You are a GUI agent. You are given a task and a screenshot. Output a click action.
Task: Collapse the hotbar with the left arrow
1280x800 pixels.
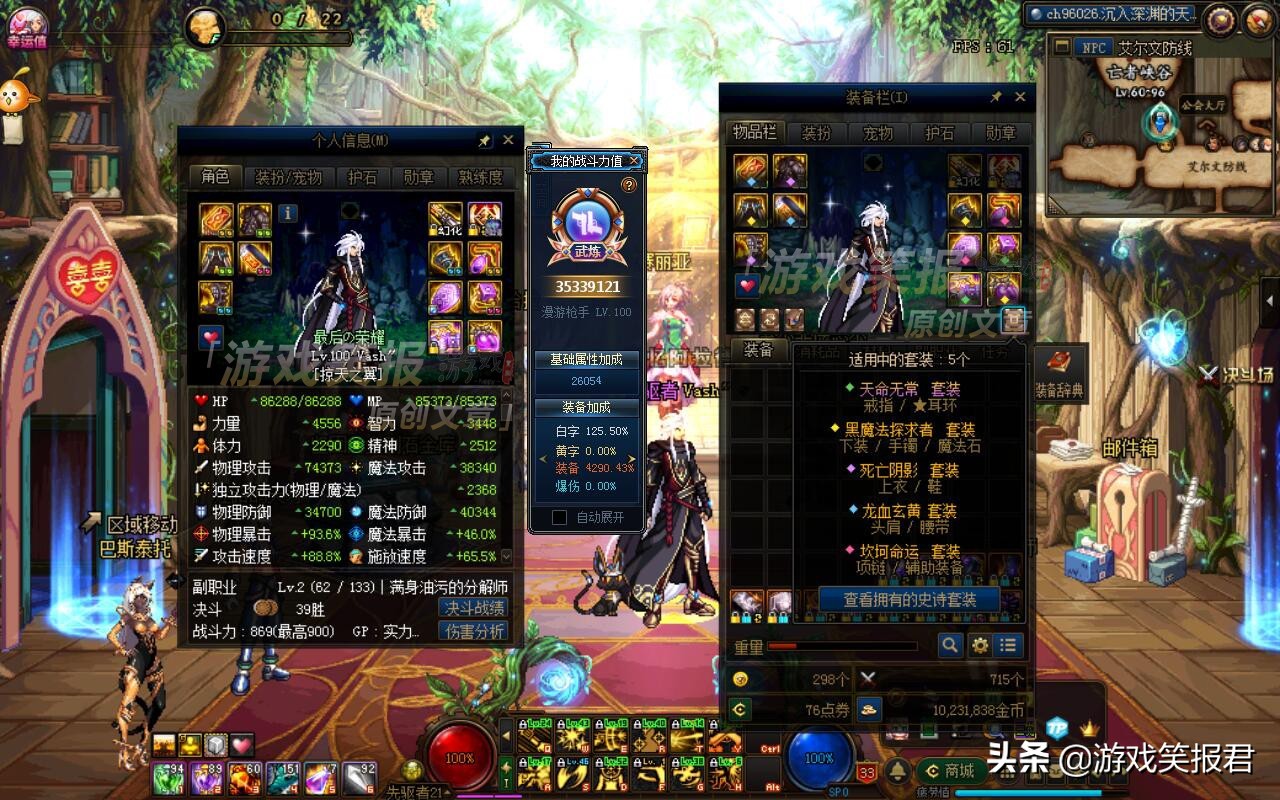[x=507, y=733]
